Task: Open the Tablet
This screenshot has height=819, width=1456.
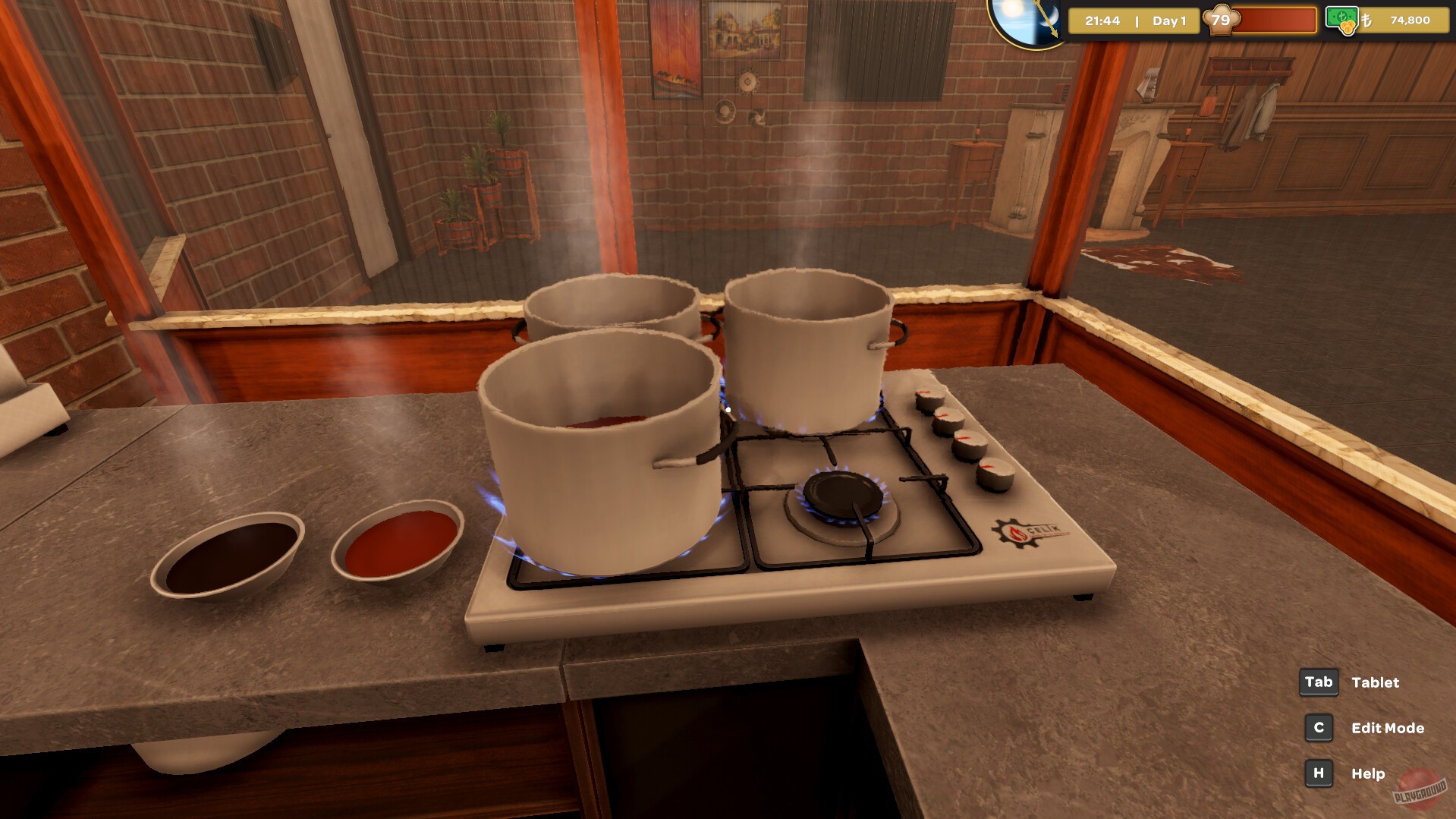Action: click(x=1375, y=682)
